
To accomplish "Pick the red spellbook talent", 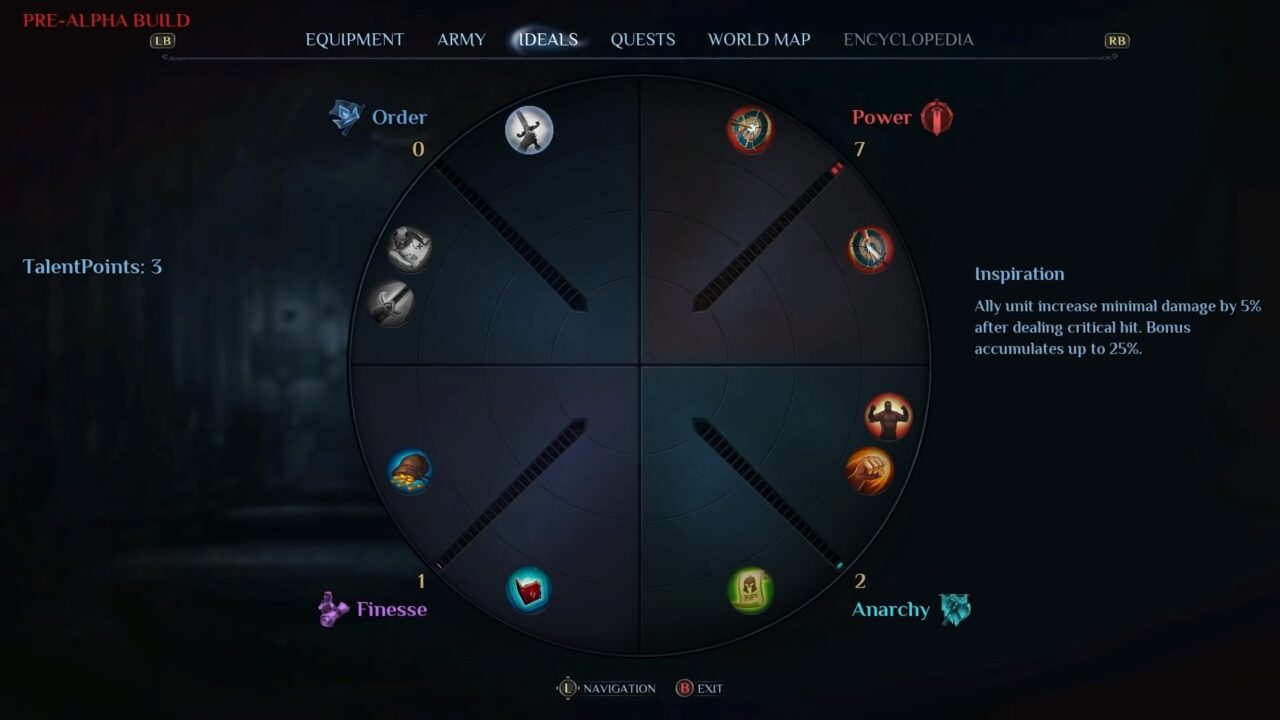I will click(529, 590).
